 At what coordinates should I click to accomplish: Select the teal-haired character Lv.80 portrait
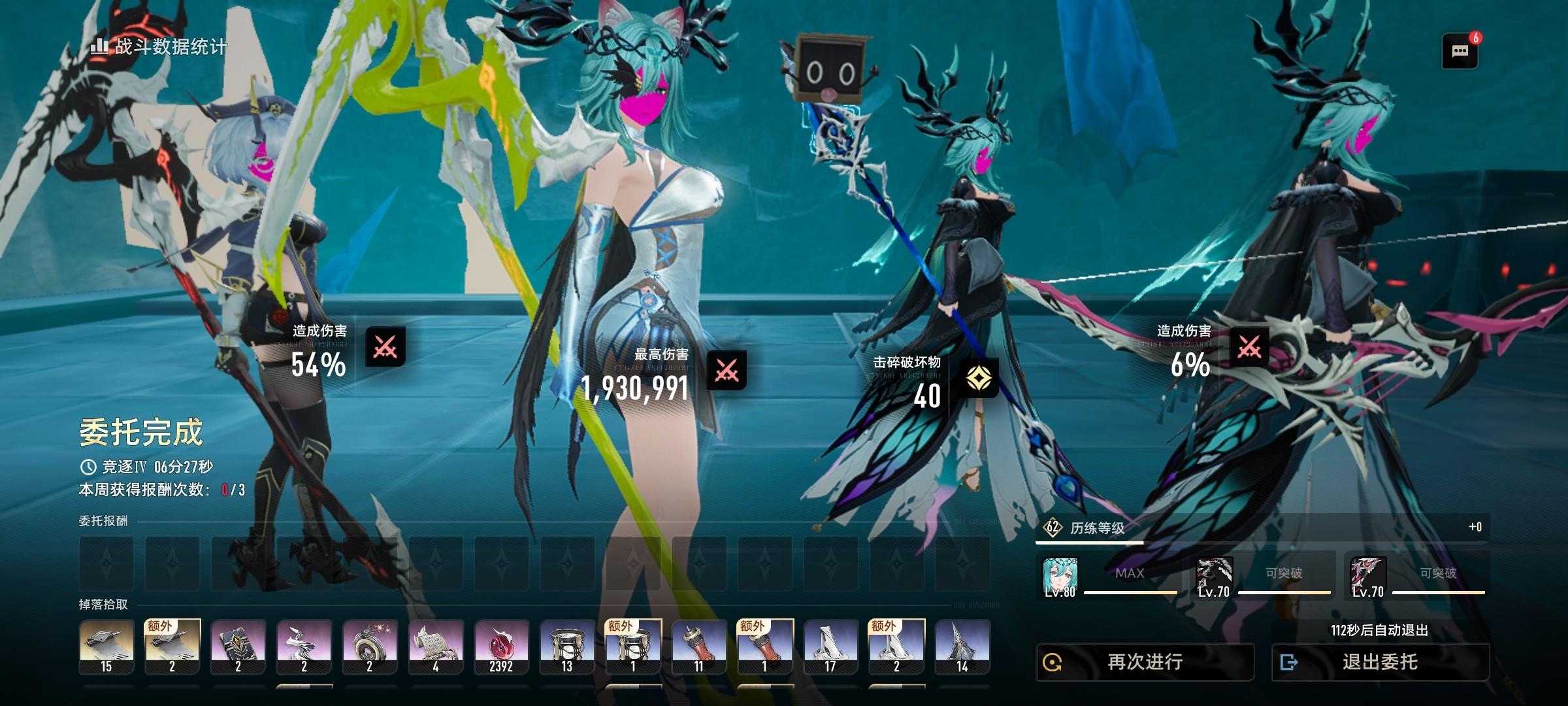1060,577
